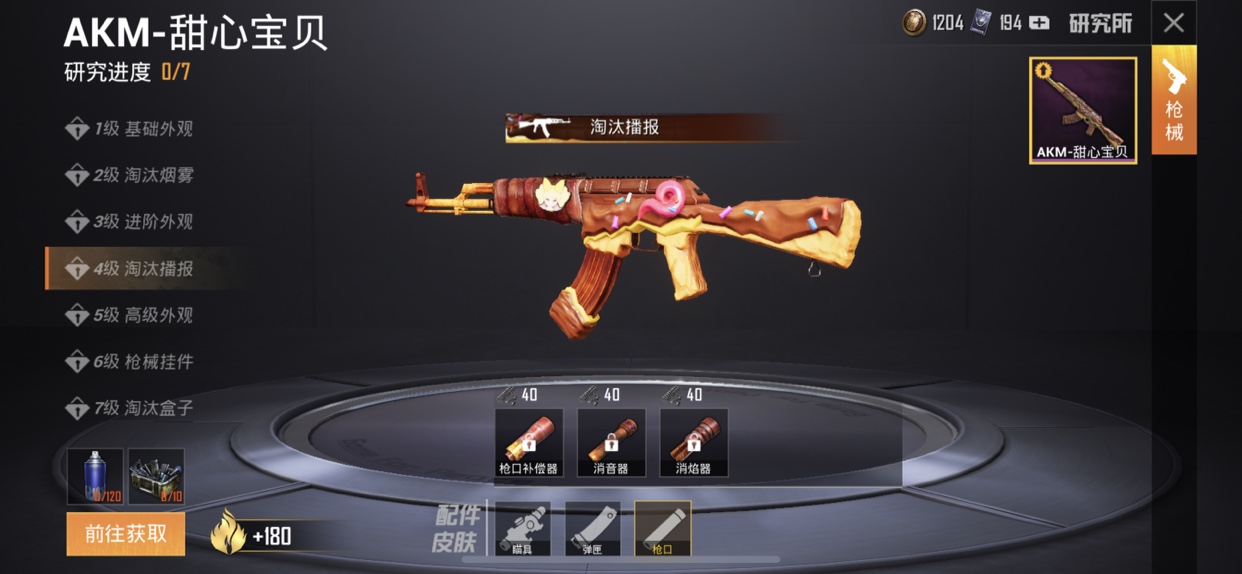Select the AKM-甜心宝贝 skin thumbnail

[x=1083, y=110]
